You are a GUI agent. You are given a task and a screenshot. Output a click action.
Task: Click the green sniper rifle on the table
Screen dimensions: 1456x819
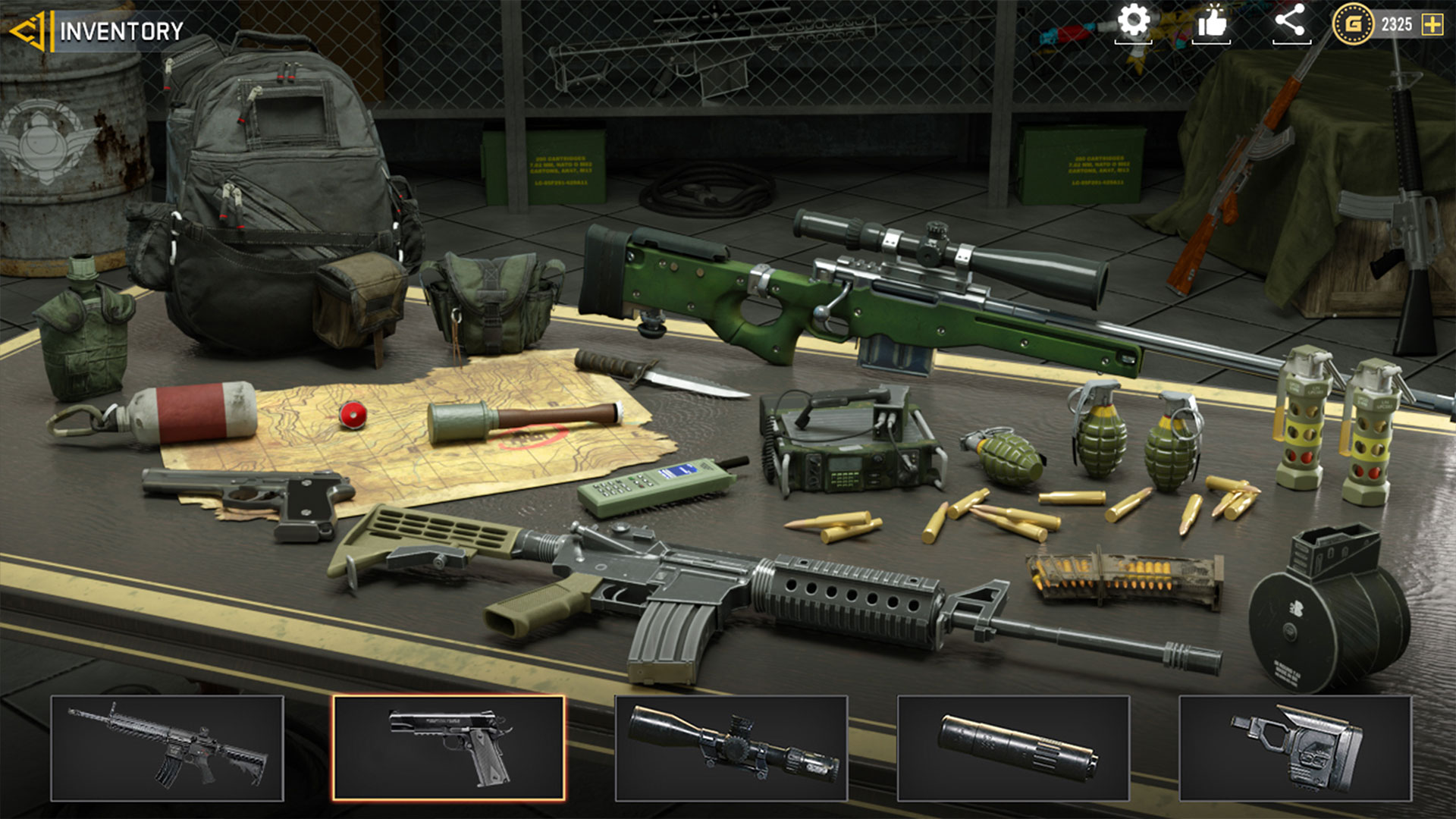(872, 303)
